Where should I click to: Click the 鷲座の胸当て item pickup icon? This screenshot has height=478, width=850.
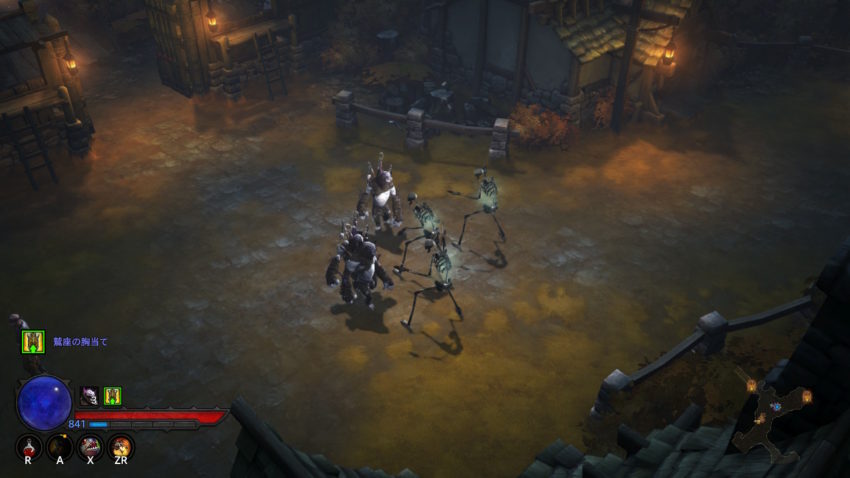33,342
